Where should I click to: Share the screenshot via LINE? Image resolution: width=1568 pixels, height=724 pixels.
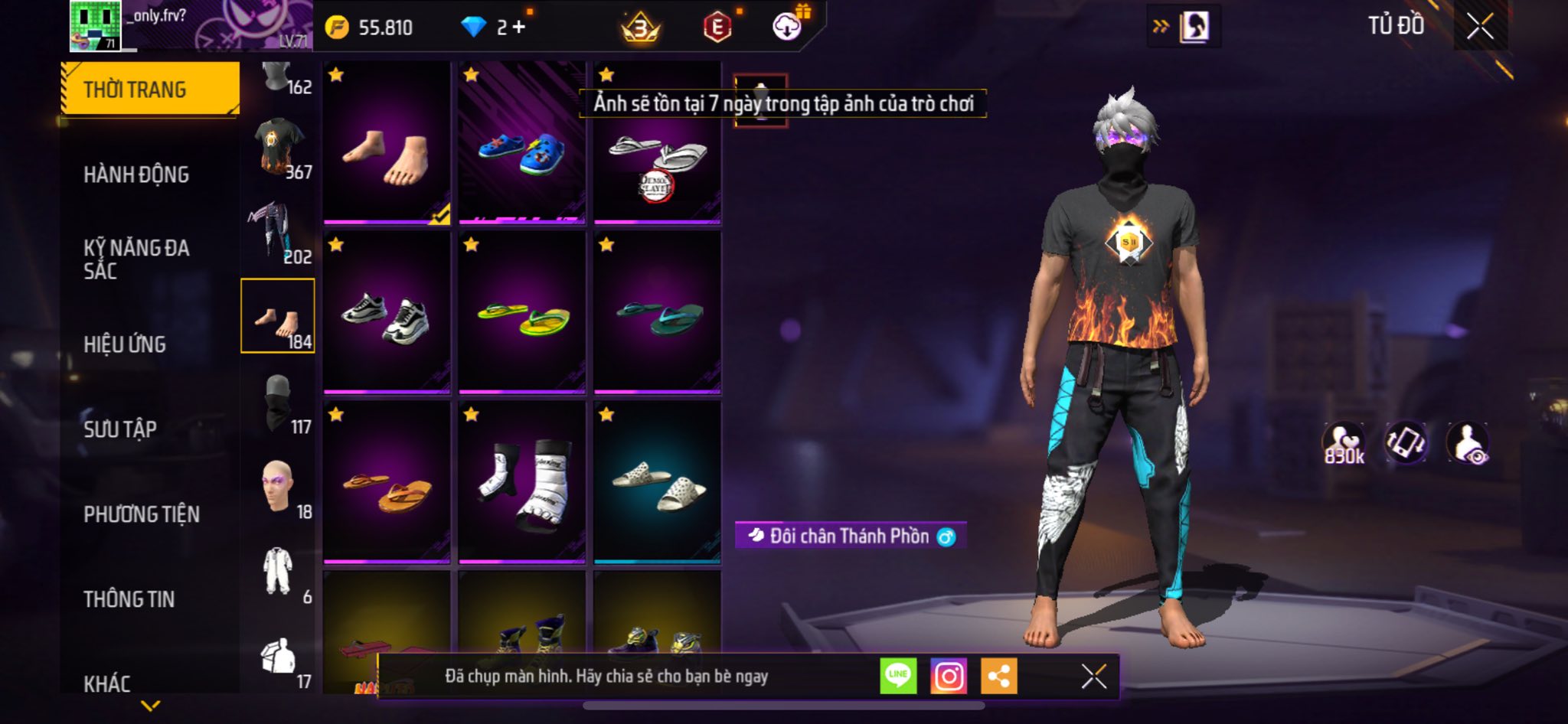[x=898, y=677]
